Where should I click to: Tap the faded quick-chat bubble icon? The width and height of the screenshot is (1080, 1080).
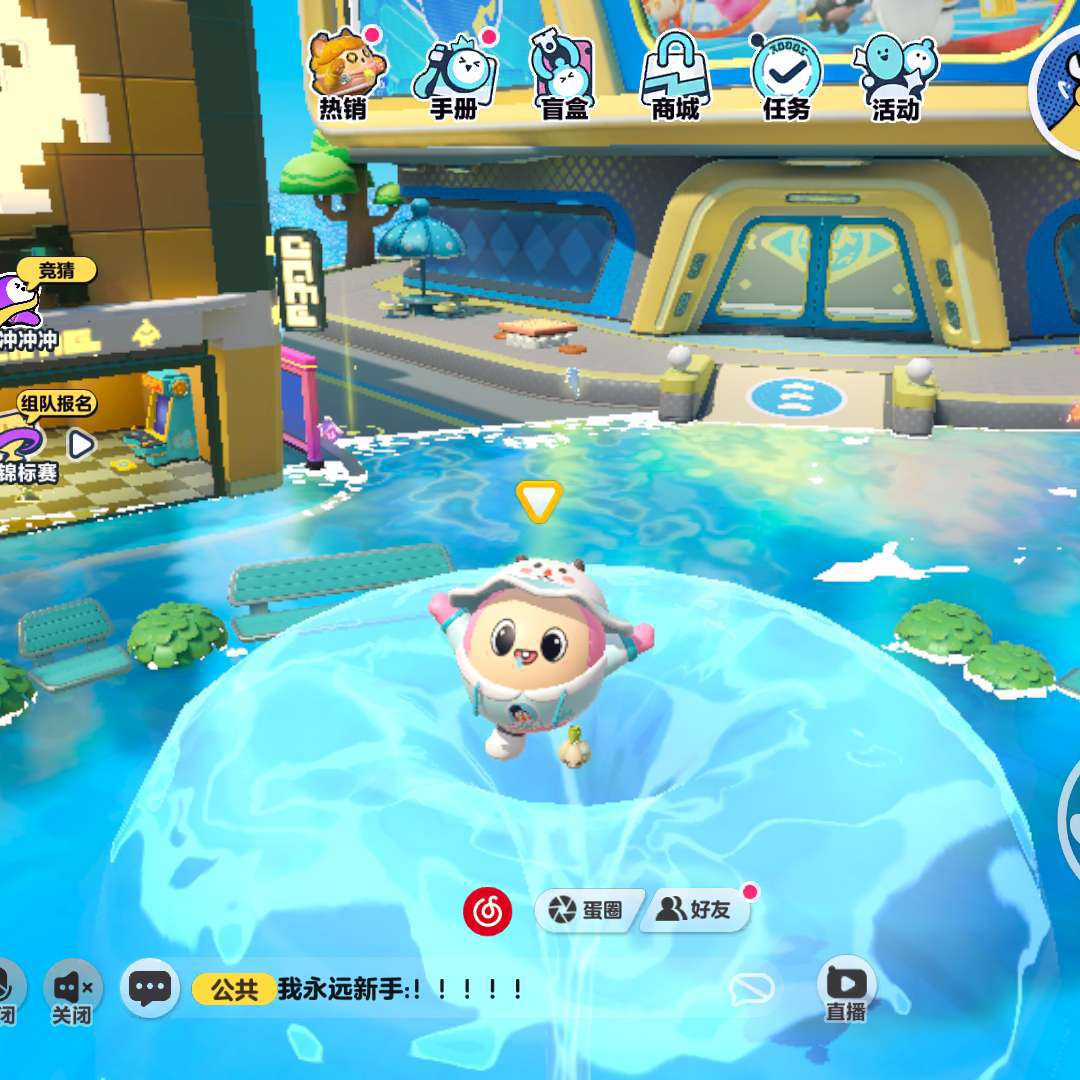[752, 990]
